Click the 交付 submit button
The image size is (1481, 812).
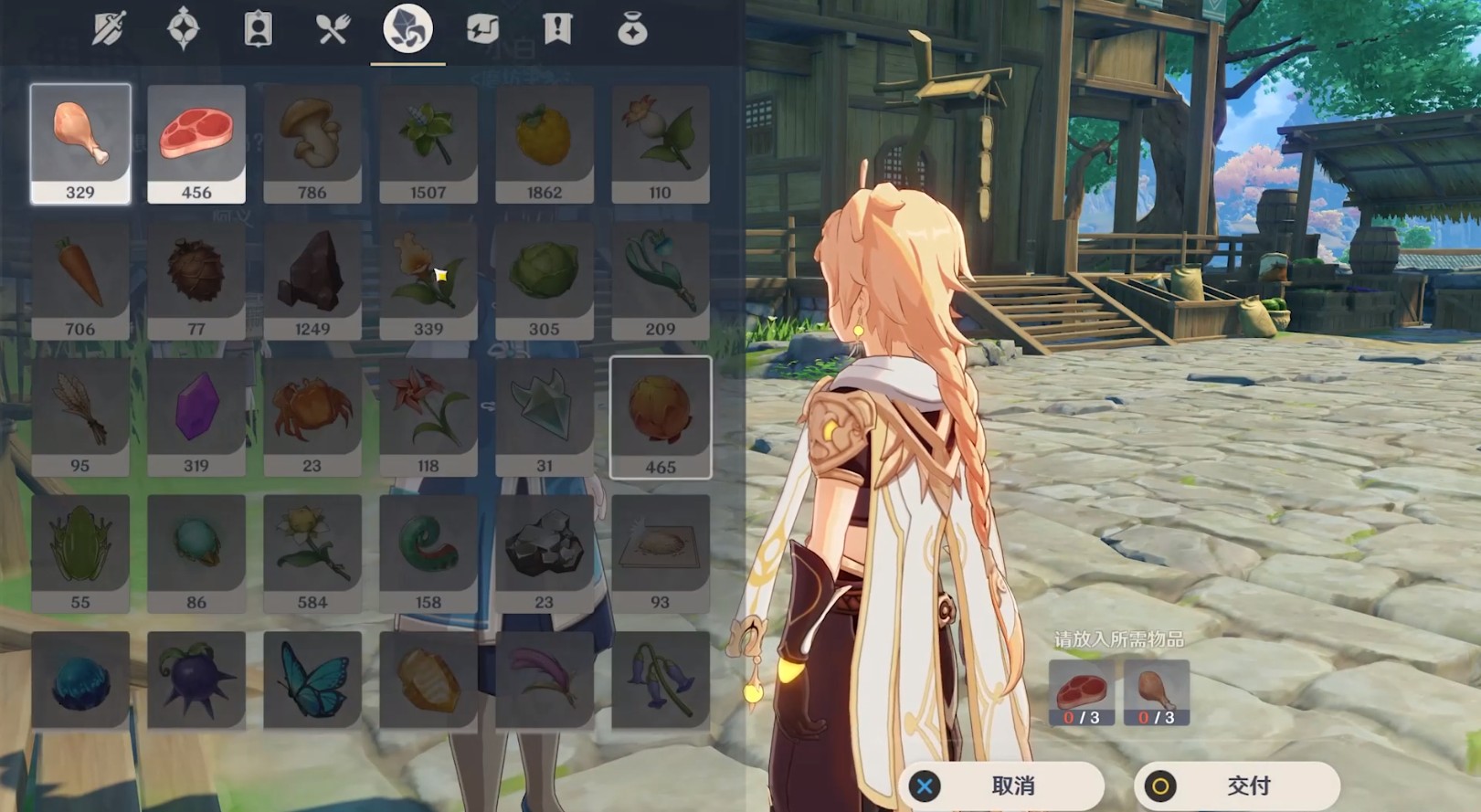coord(1237,786)
